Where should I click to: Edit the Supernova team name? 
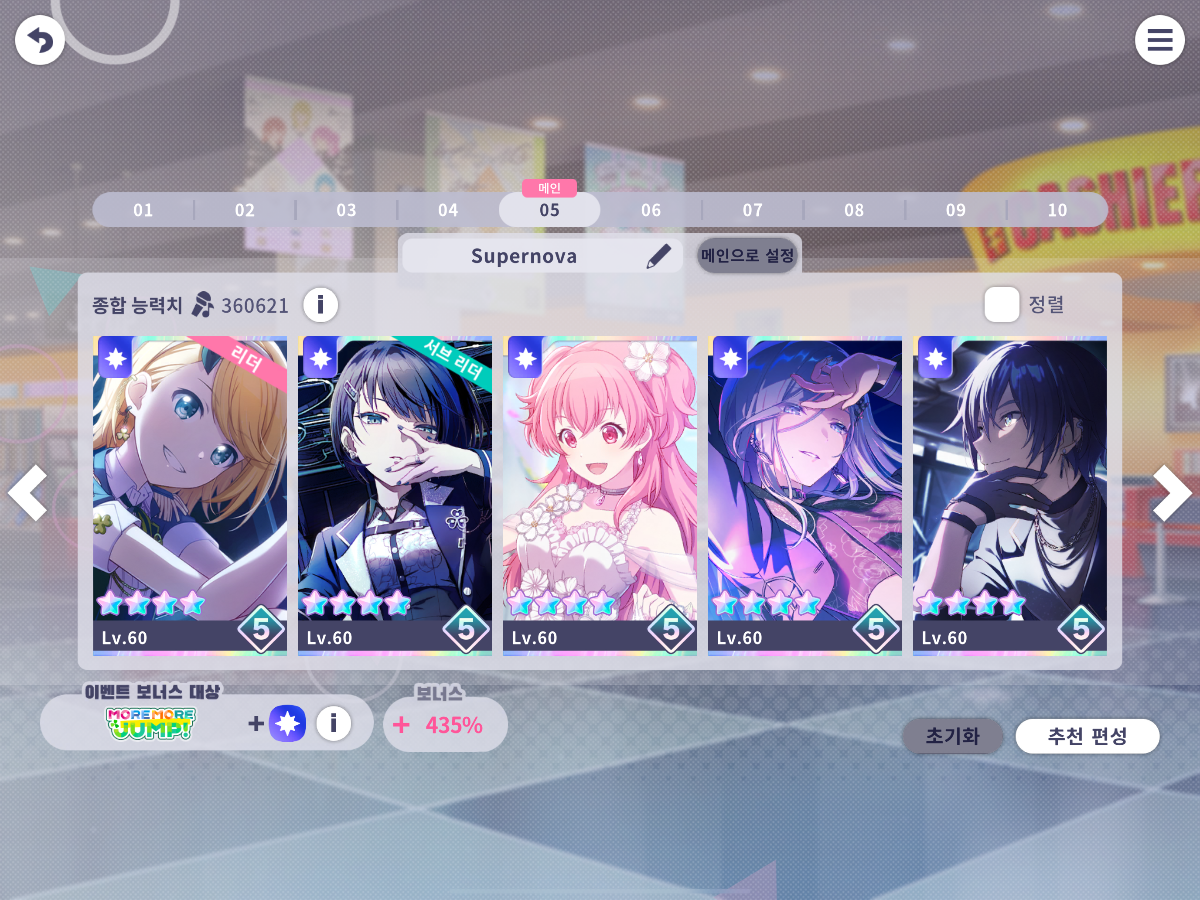[x=658, y=256]
